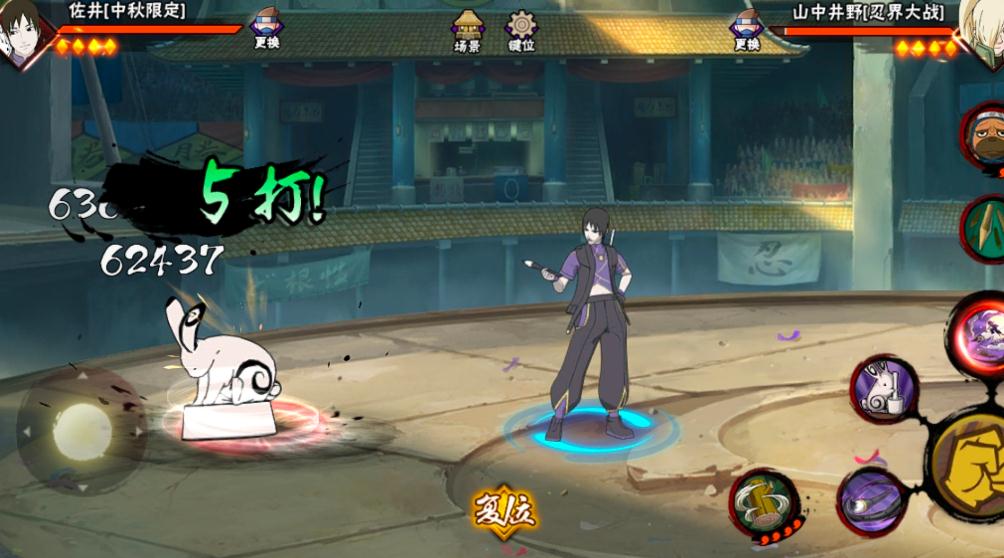Click the right 更换 swap opponent button

746,28
